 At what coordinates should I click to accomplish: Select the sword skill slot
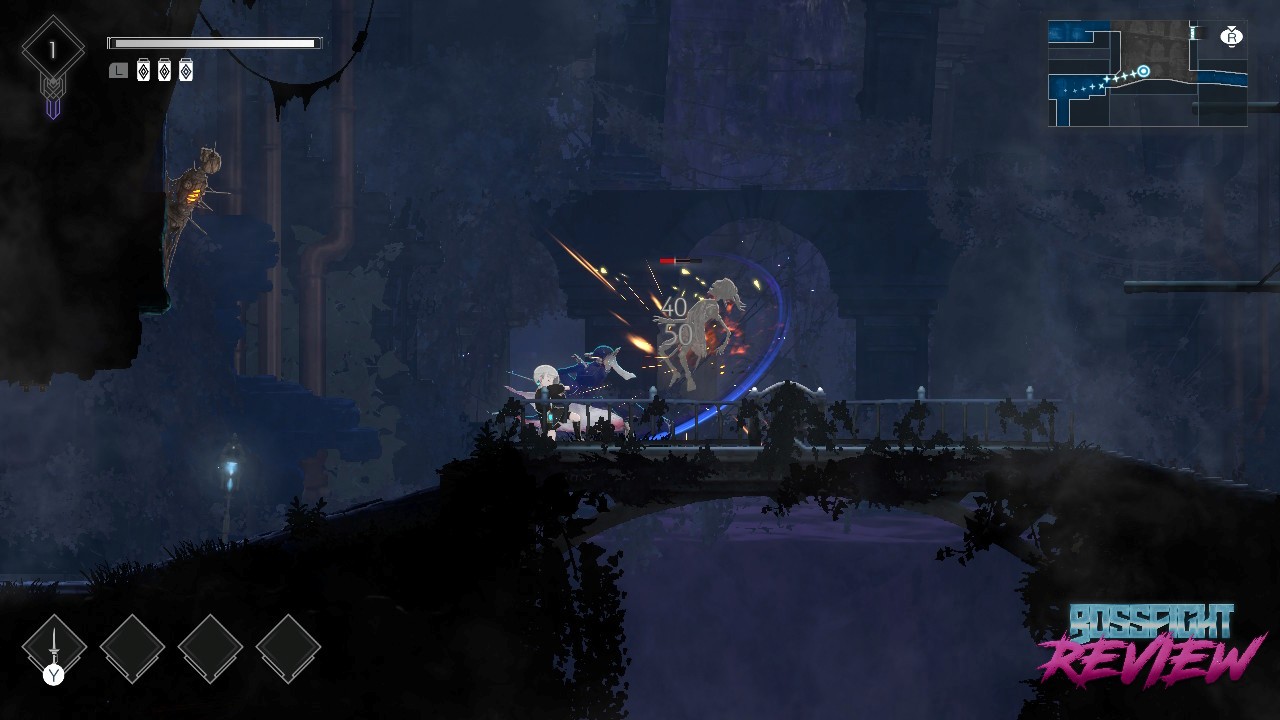click(54, 647)
